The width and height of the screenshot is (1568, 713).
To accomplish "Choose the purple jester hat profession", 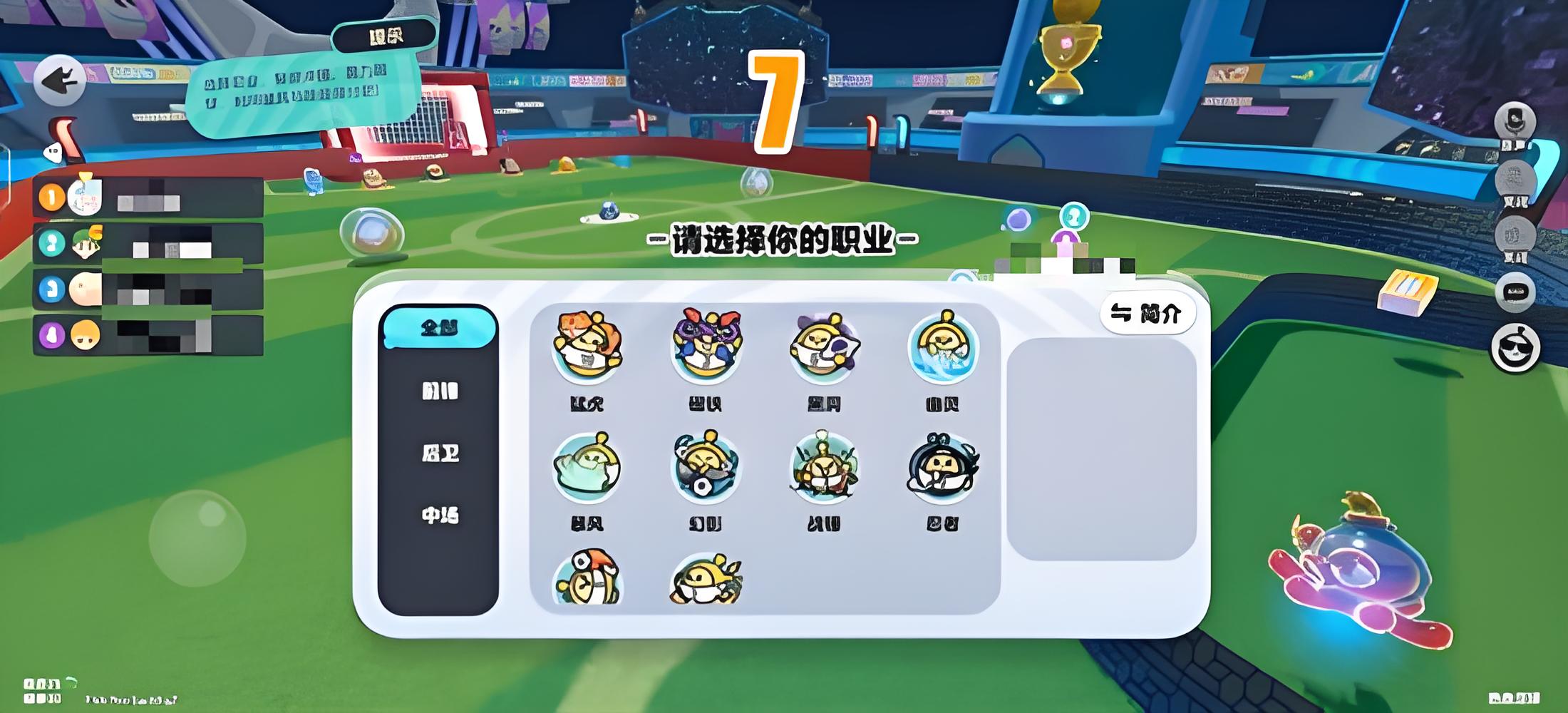I will coord(706,347).
